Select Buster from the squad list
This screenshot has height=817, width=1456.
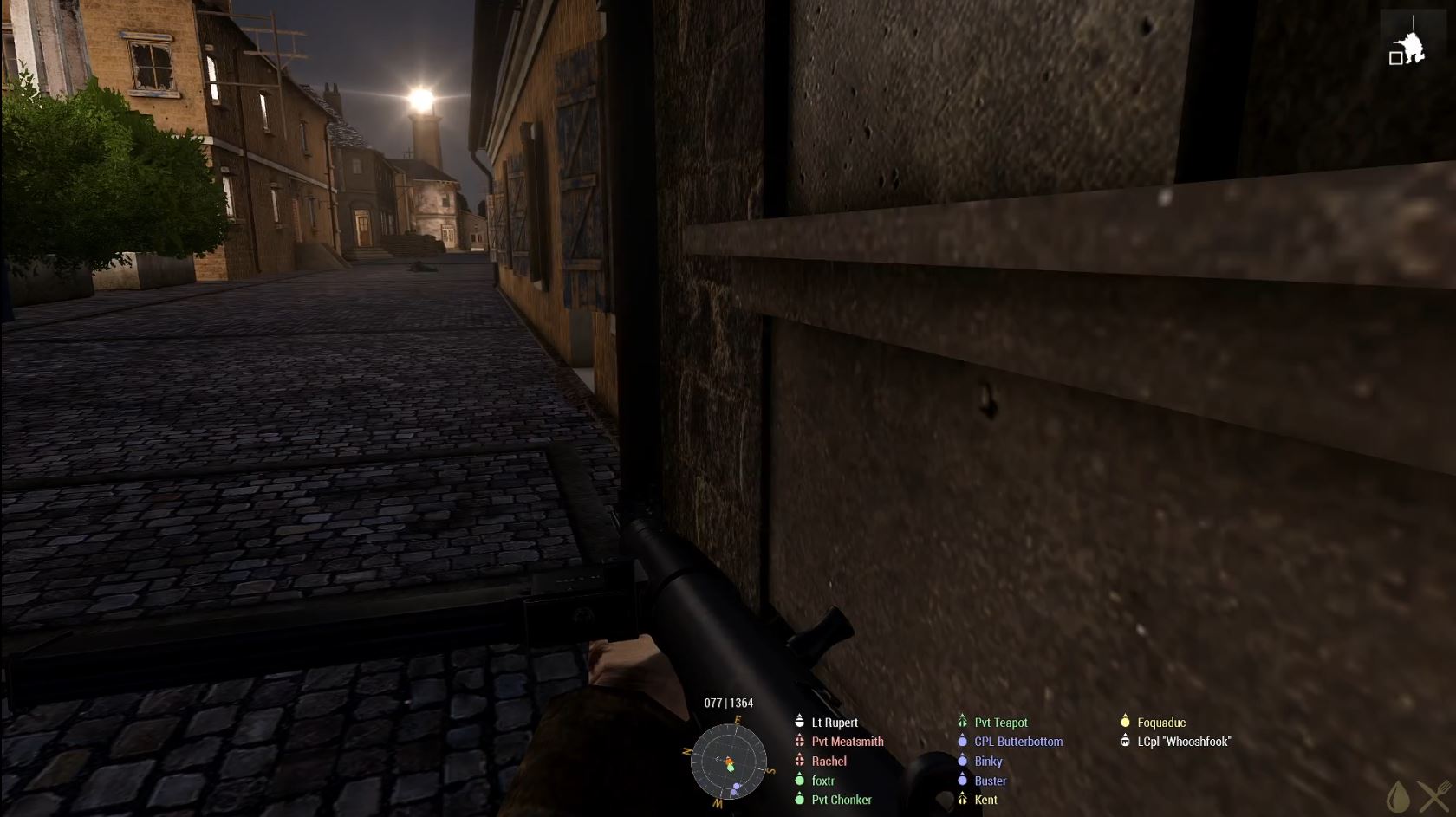[x=990, y=781]
